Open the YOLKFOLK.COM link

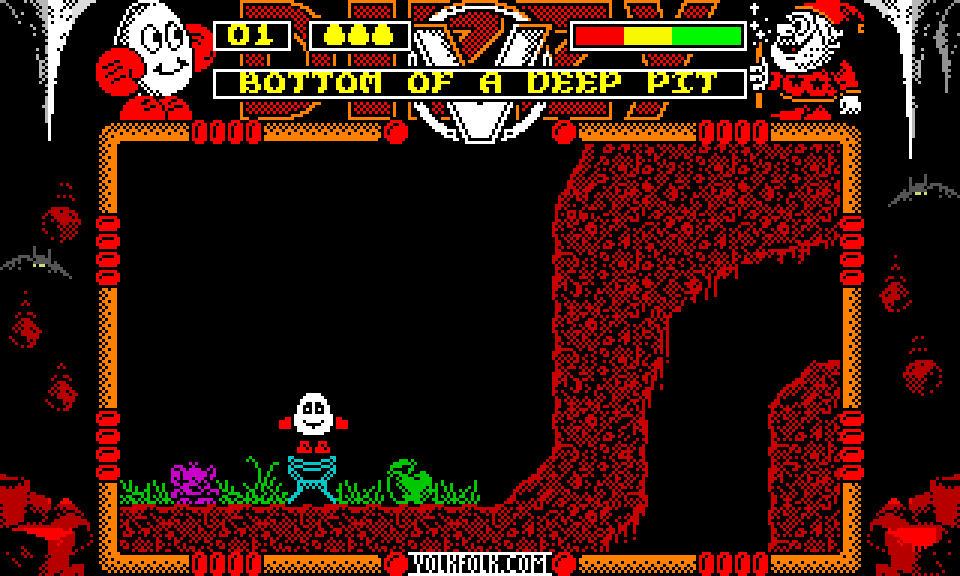point(480,564)
